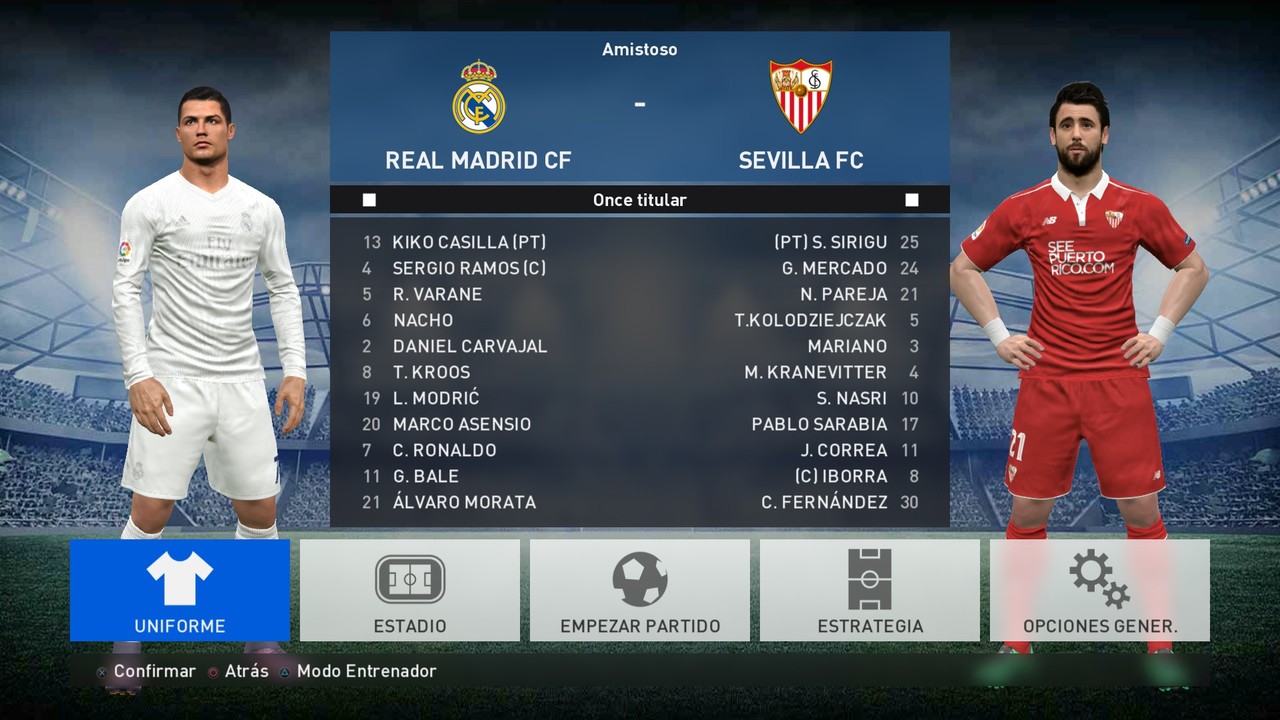Select the Uniforme menu tile

click(180, 590)
